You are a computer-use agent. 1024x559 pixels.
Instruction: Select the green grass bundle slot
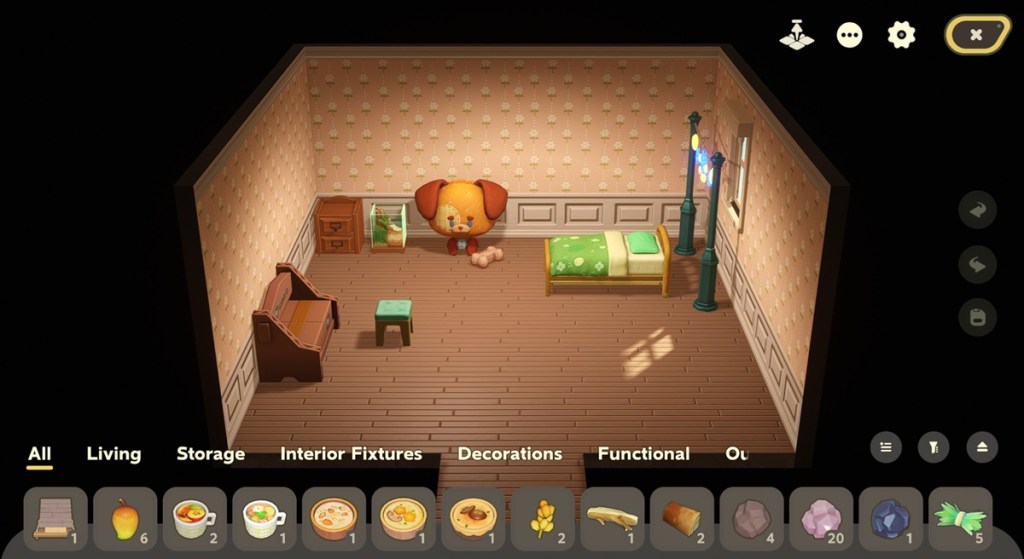[x=960, y=519]
